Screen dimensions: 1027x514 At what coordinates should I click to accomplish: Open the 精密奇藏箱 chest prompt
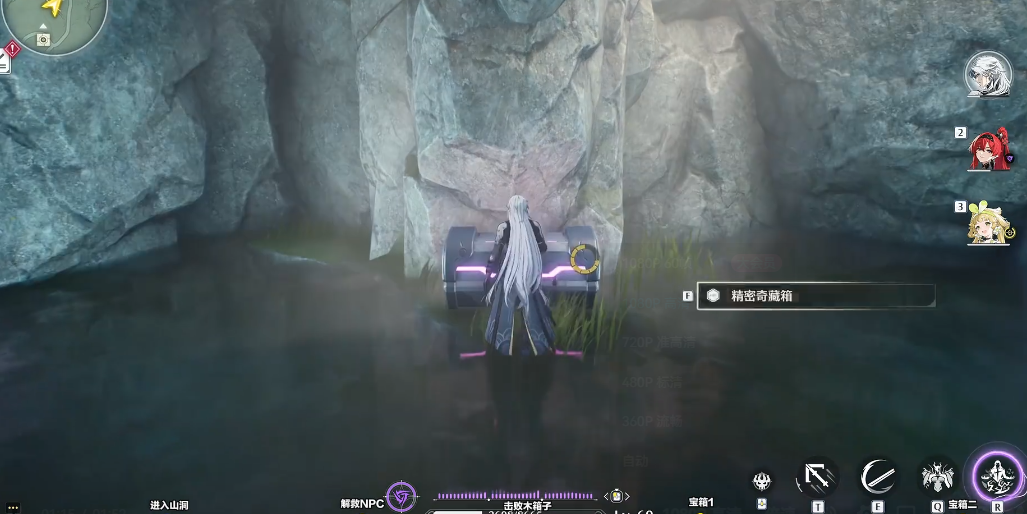point(815,296)
